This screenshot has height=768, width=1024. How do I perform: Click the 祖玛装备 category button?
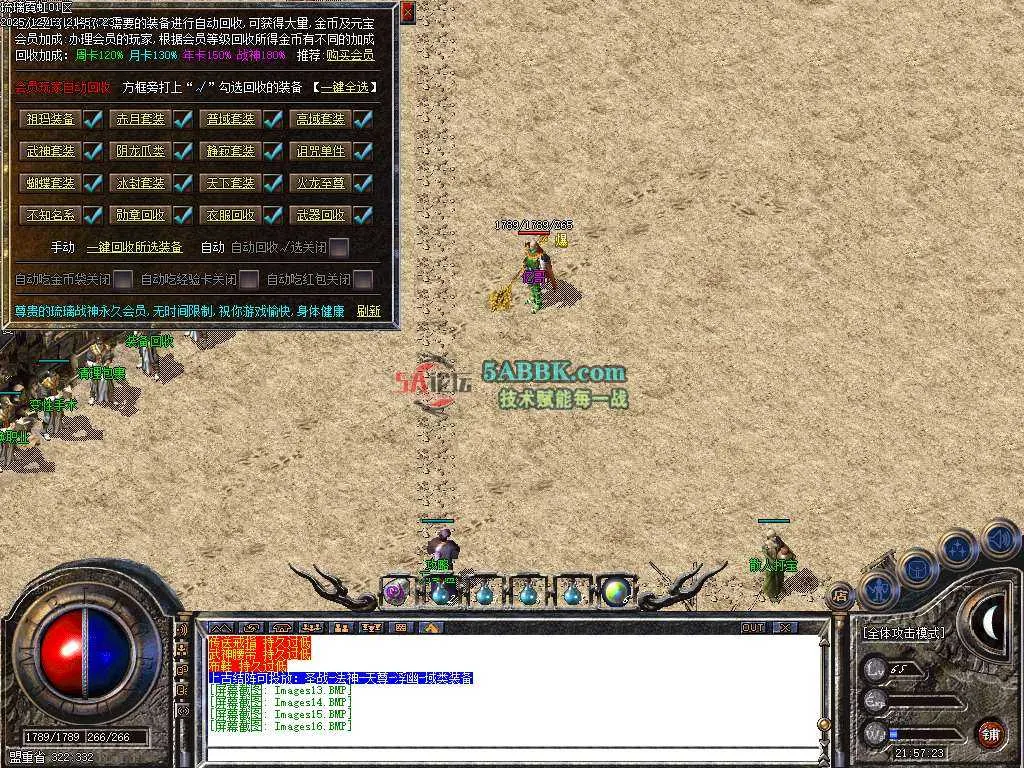click(51, 119)
